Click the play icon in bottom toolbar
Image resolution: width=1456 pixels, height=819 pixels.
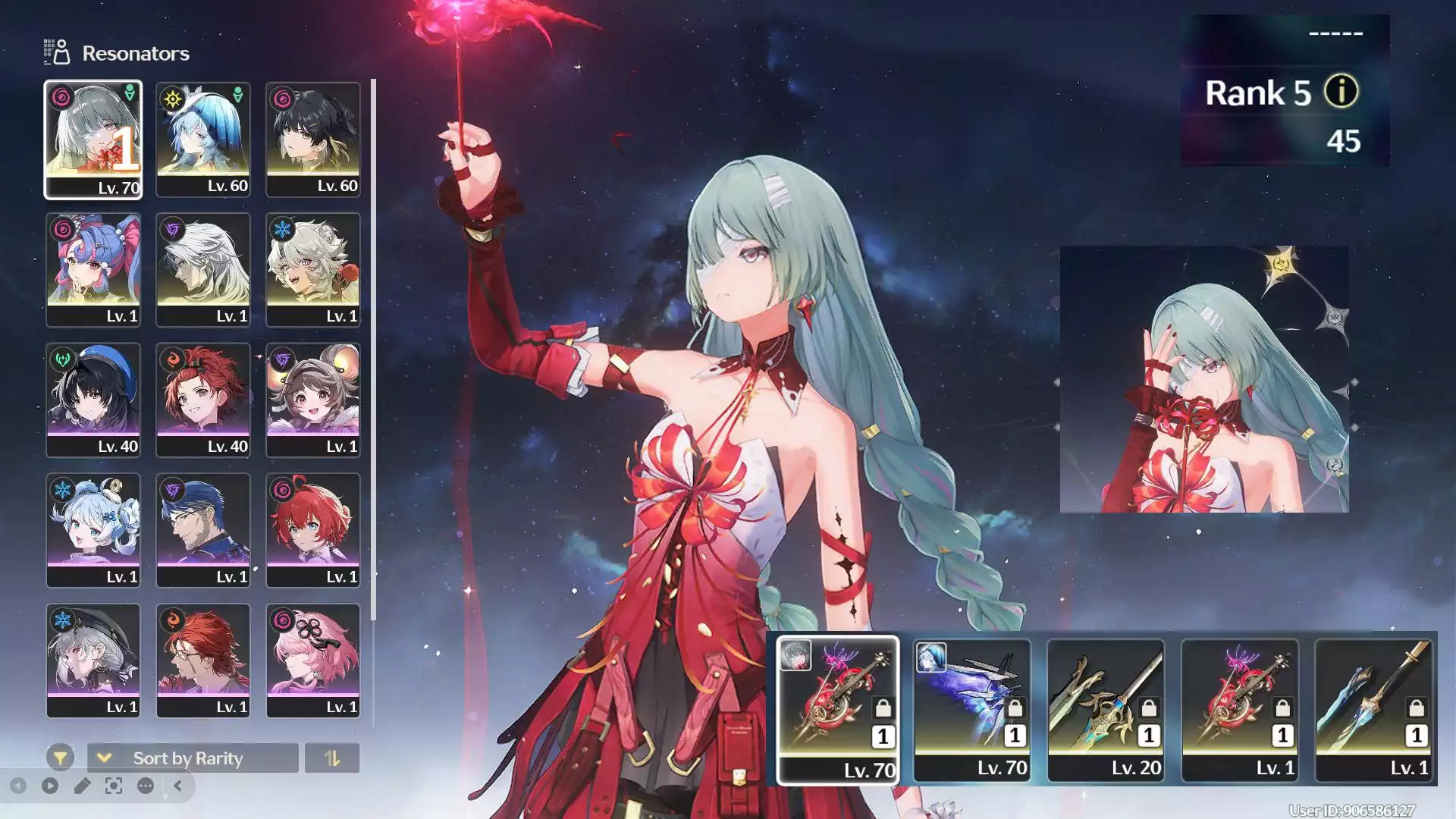coord(50,786)
